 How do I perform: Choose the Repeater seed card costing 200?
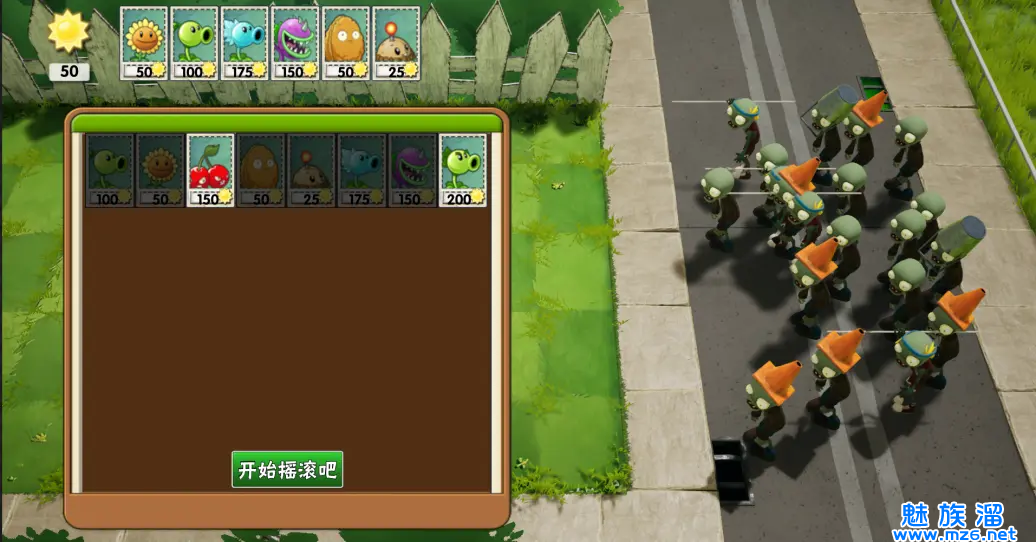coord(463,170)
